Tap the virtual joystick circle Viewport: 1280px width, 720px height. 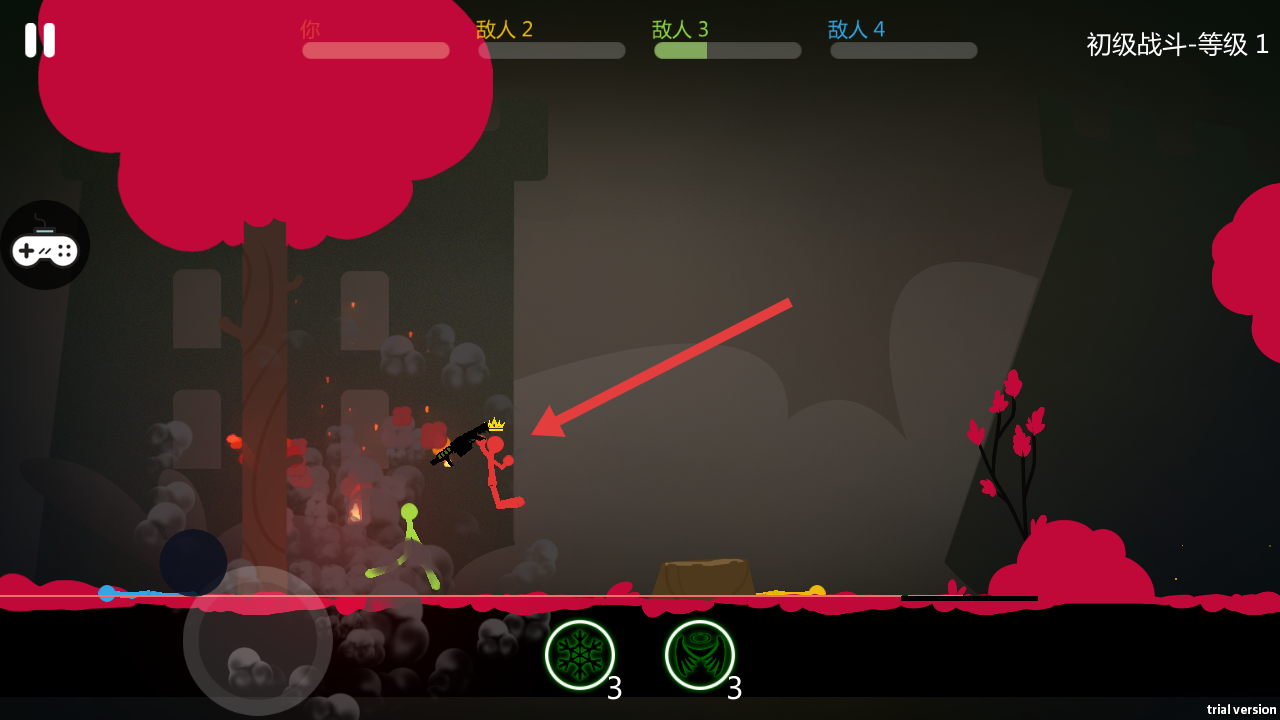click(x=258, y=641)
